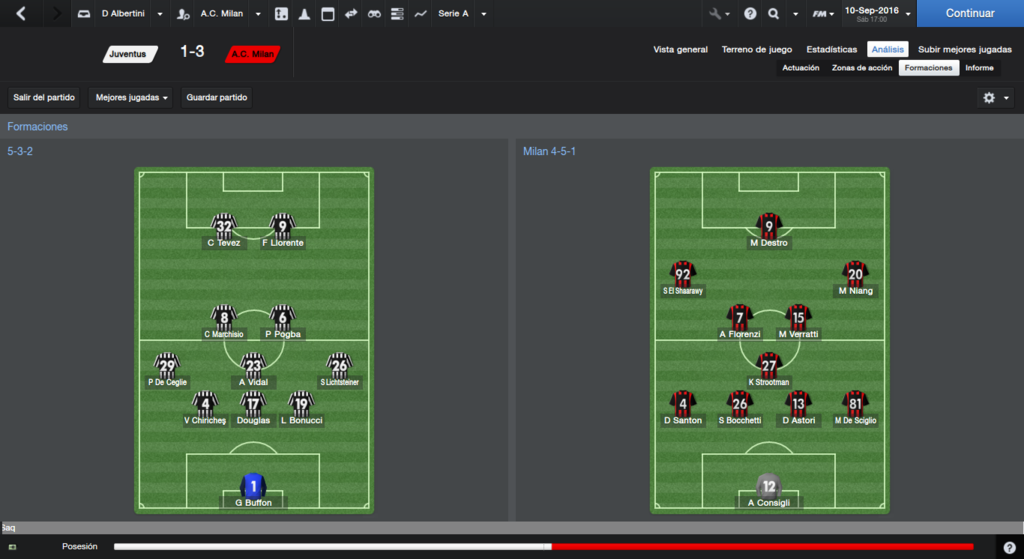Open the Informe sub-tab
1024x559 pixels.
tap(979, 68)
